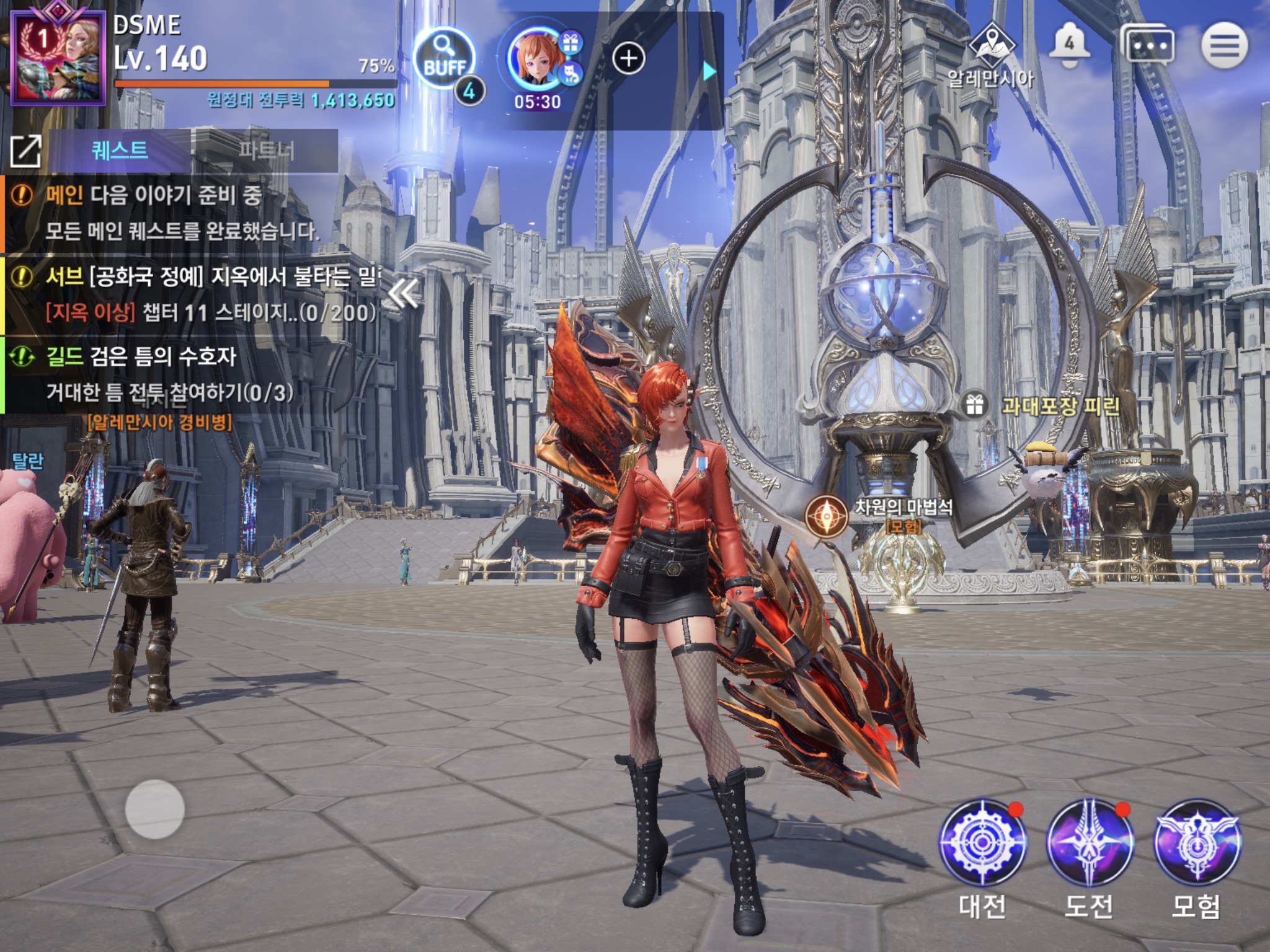Viewport: 1270px width, 952px height.
Task: Add a partner with the plus button
Action: coord(628,59)
